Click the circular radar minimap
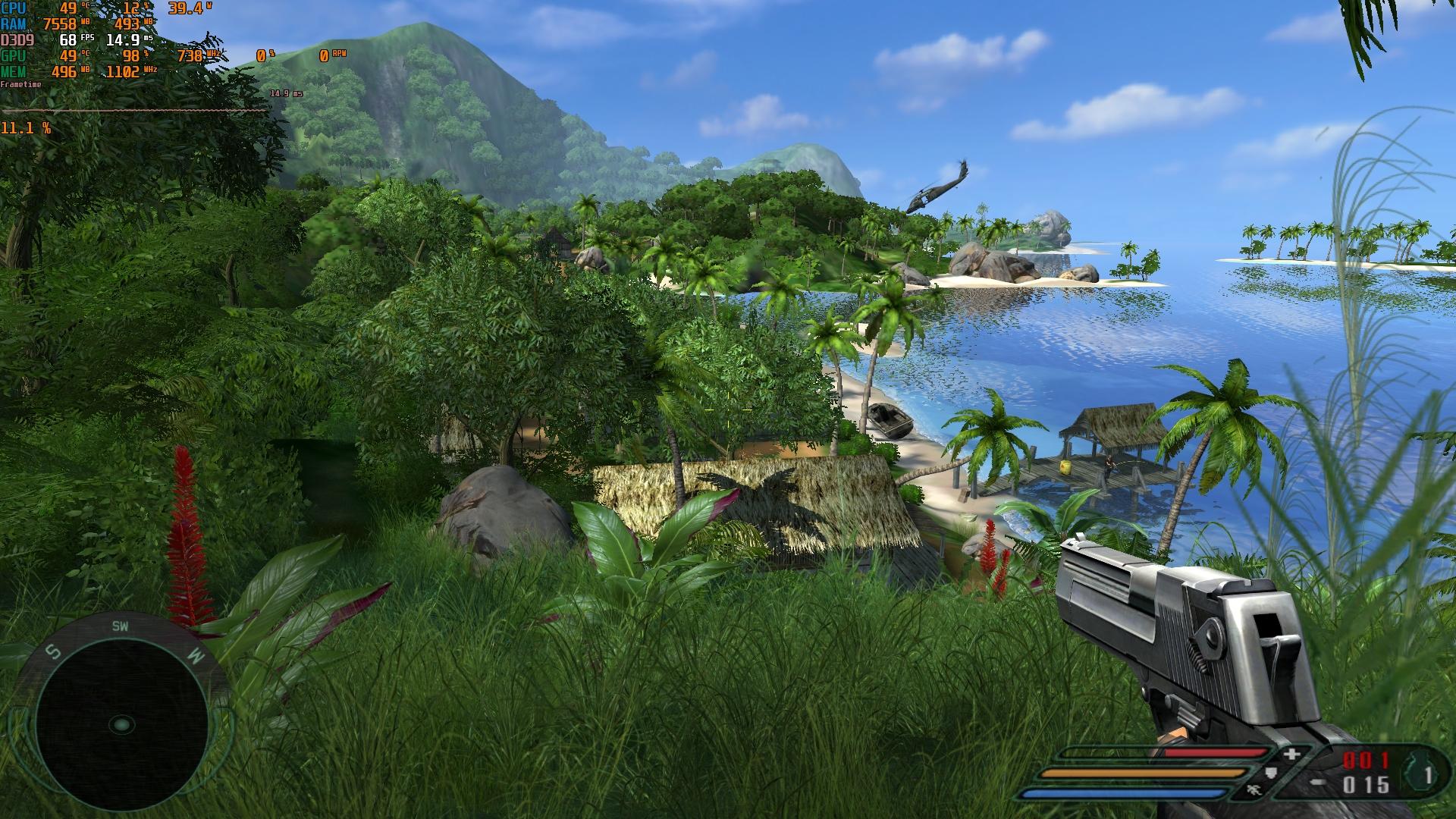This screenshot has height=819, width=1456. [x=121, y=724]
